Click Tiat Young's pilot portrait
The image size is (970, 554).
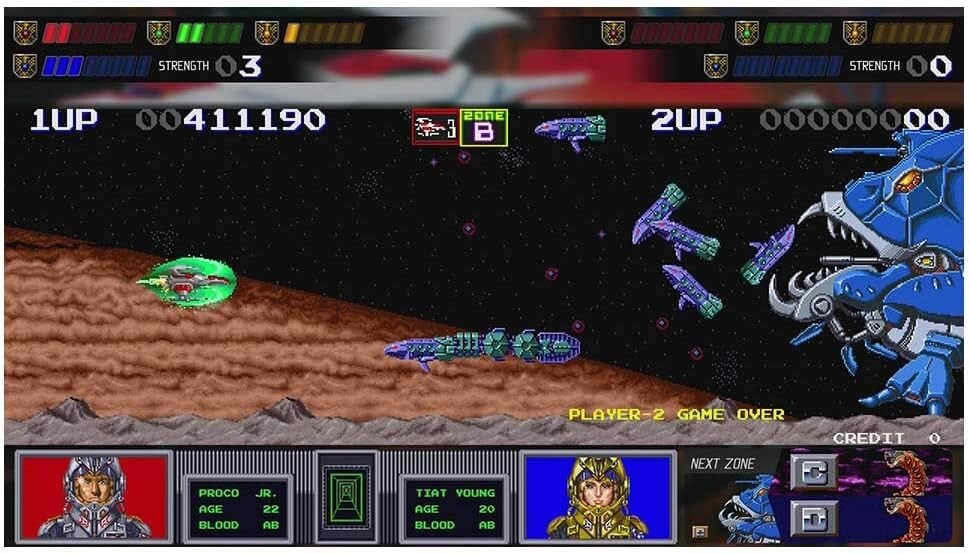coord(598,496)
